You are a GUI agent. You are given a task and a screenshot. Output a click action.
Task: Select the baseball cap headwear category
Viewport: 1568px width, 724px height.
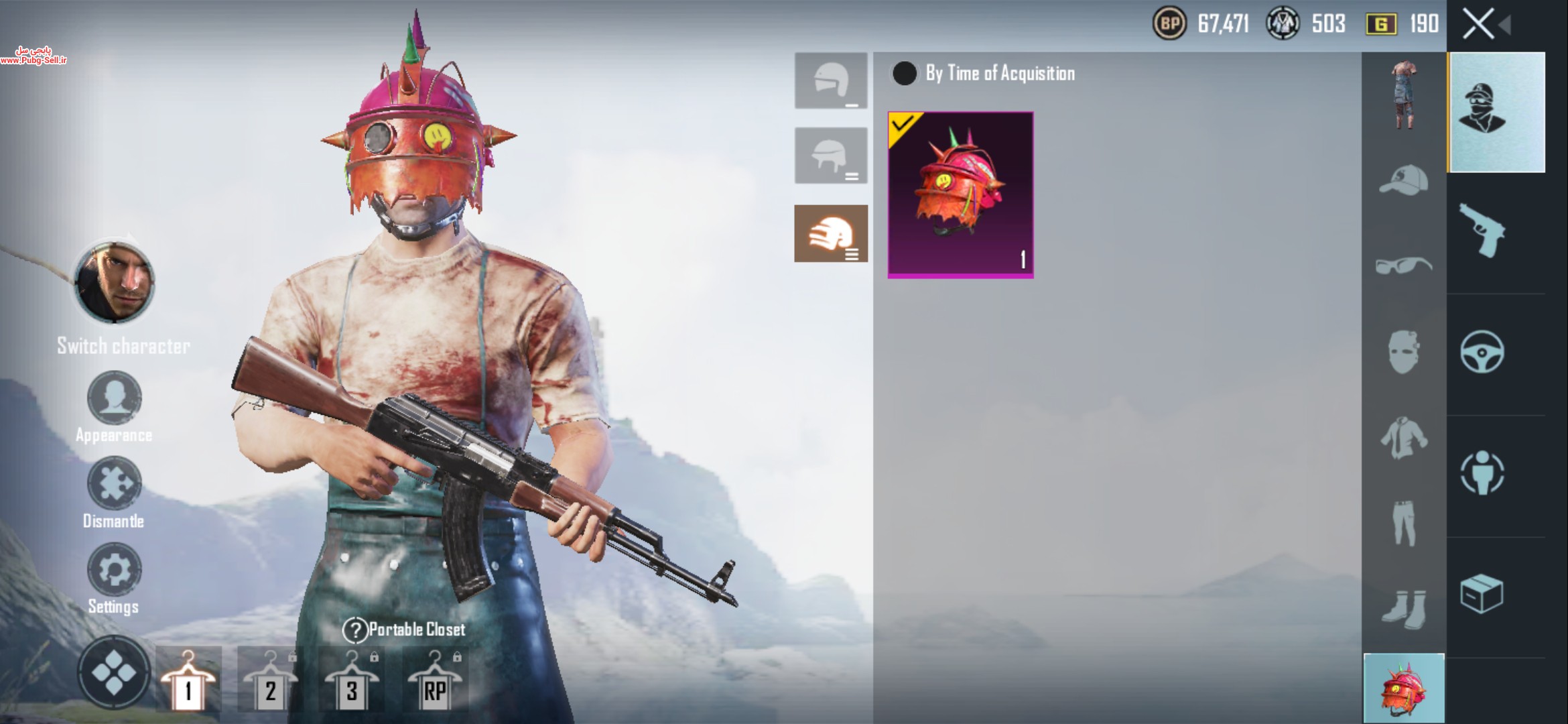click(1403, 180)
